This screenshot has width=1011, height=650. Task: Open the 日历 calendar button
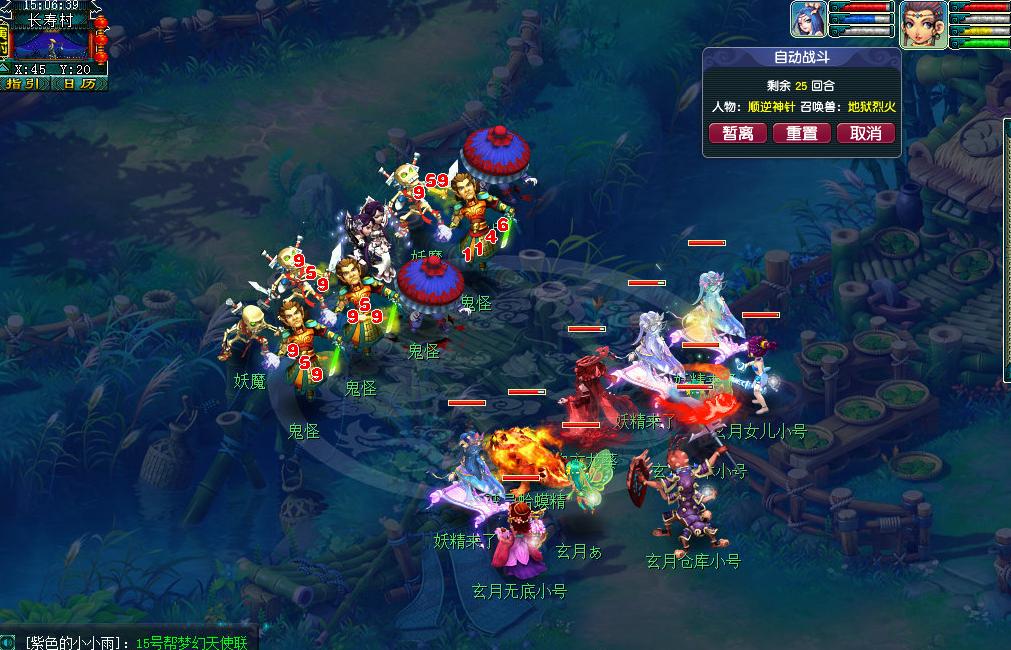(78, 84)
